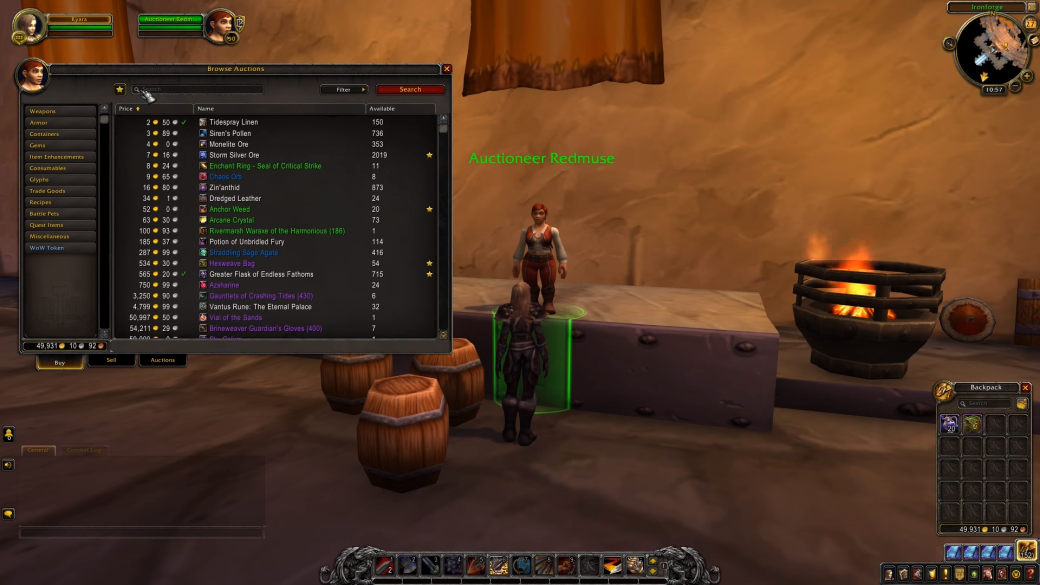Image resolution: width=1040 pixels, height=585 pixels.
Task: Close the Backpack window
Action: [x=1023, y=388]
